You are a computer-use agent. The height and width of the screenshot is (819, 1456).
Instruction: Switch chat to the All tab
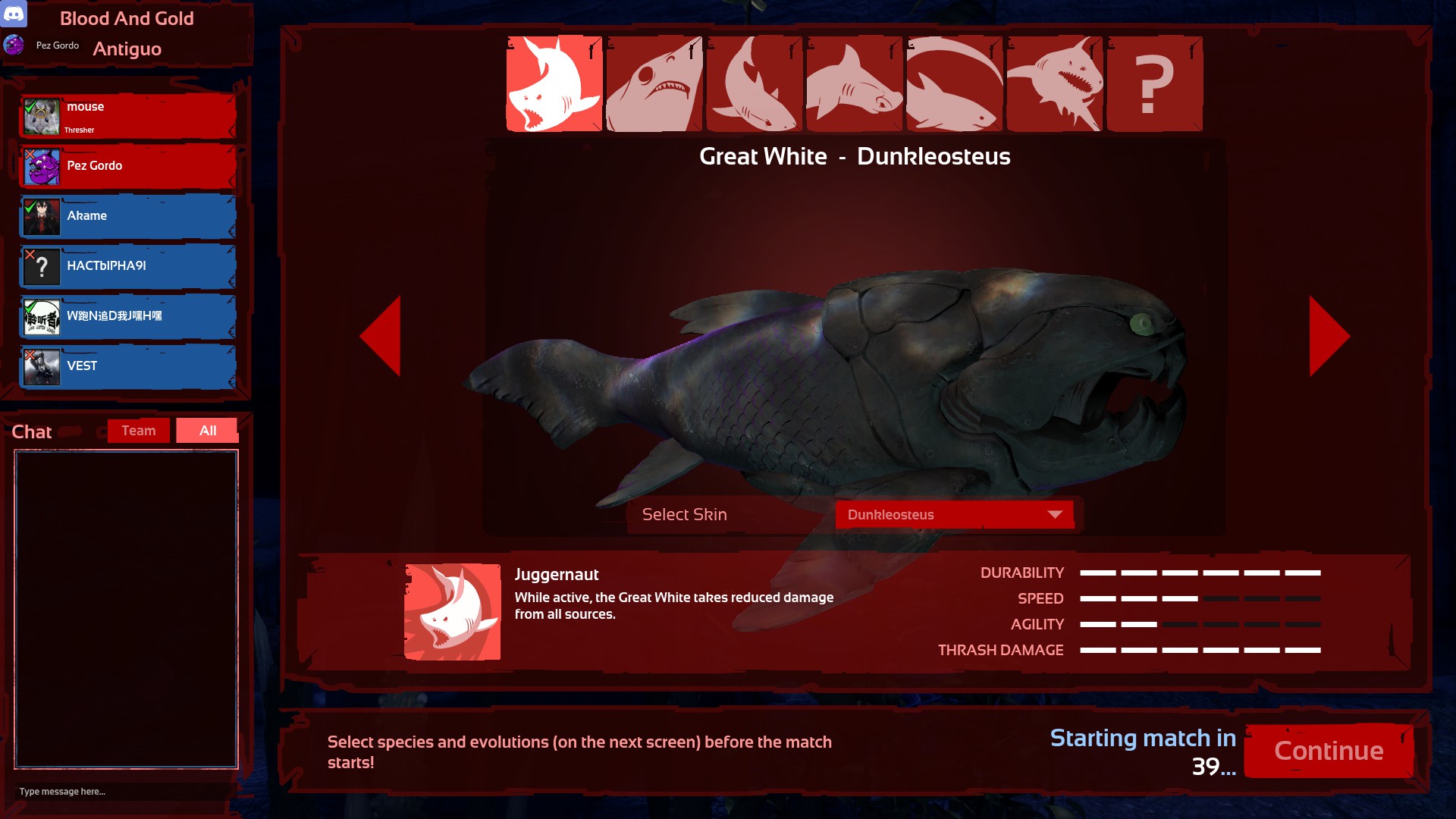tap(206, 430)
